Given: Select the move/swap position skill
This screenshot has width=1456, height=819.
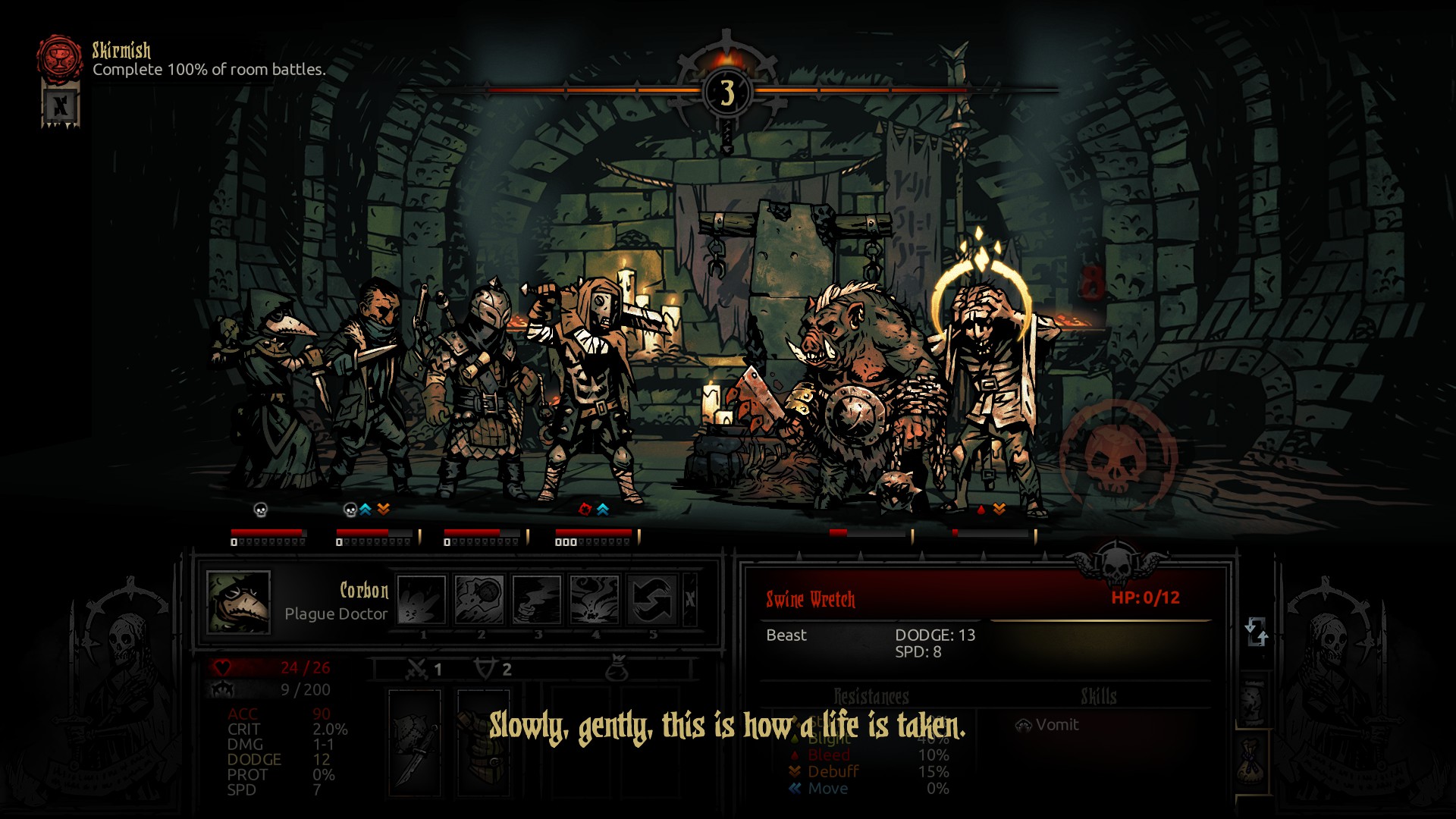Looking at the screenshot, I should (x=652, y=599).
